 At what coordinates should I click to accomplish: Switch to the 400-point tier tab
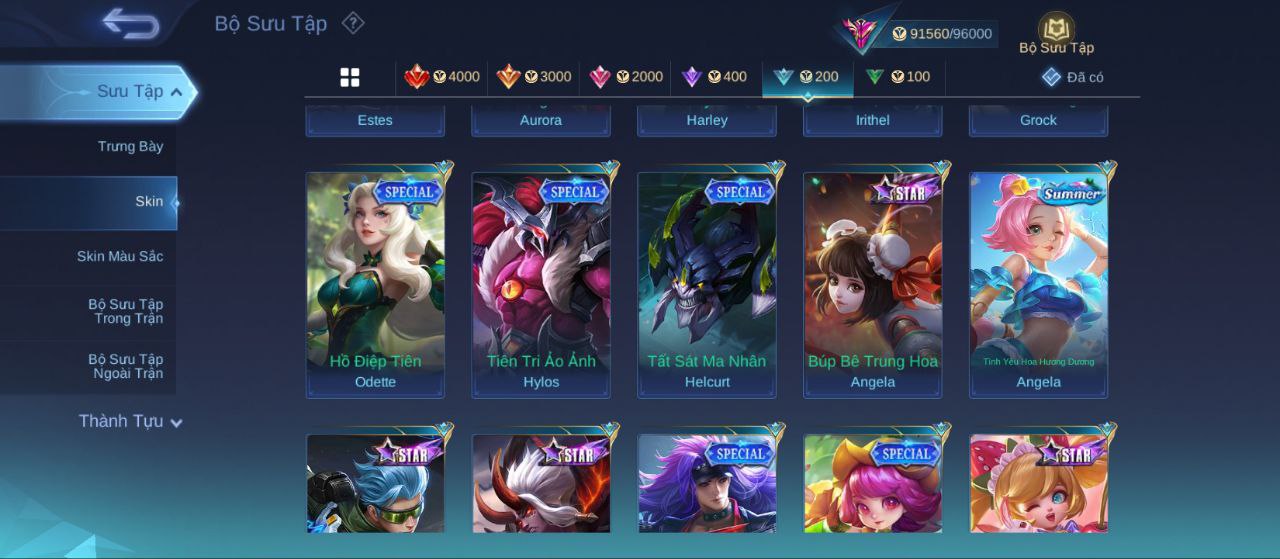(714, 77)
